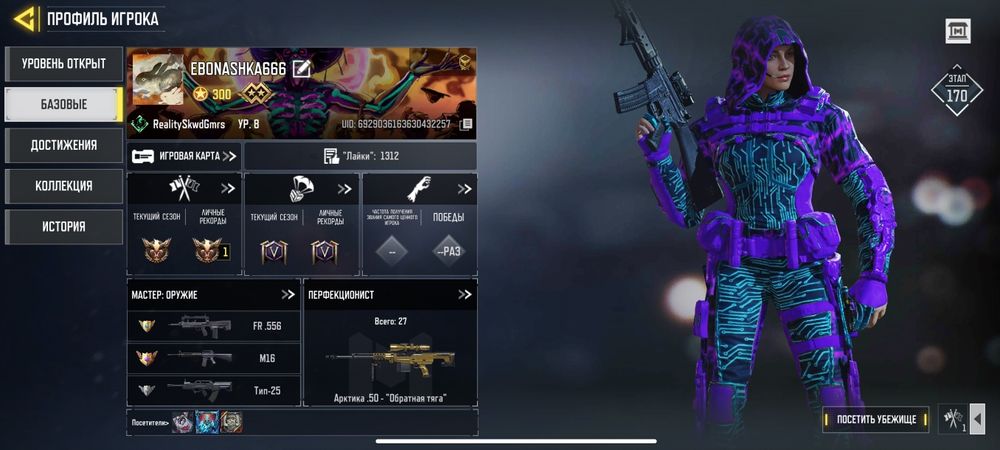The width and height of the screenshot is (1000, 450).
Task: Open the "Этап 170" diamond badge
Action: point(956,91)
